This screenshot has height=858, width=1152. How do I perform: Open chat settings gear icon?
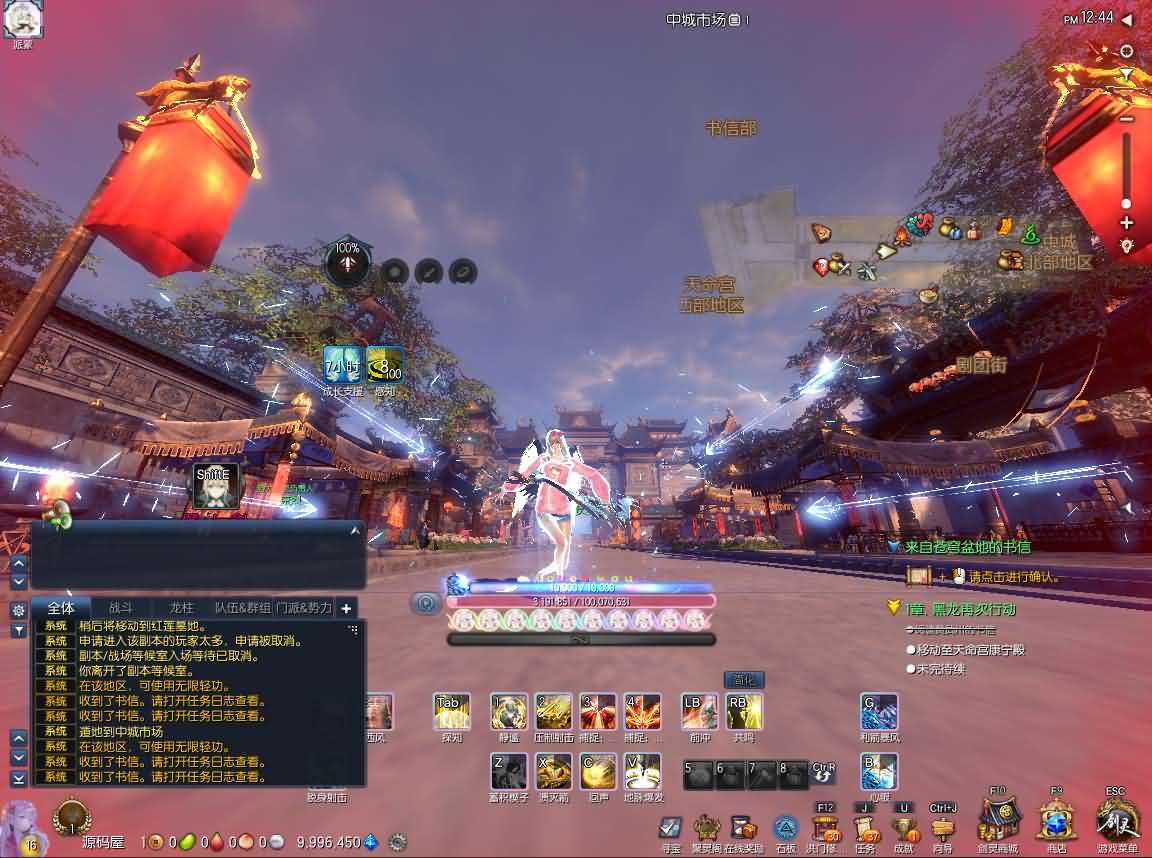(18, 609)
